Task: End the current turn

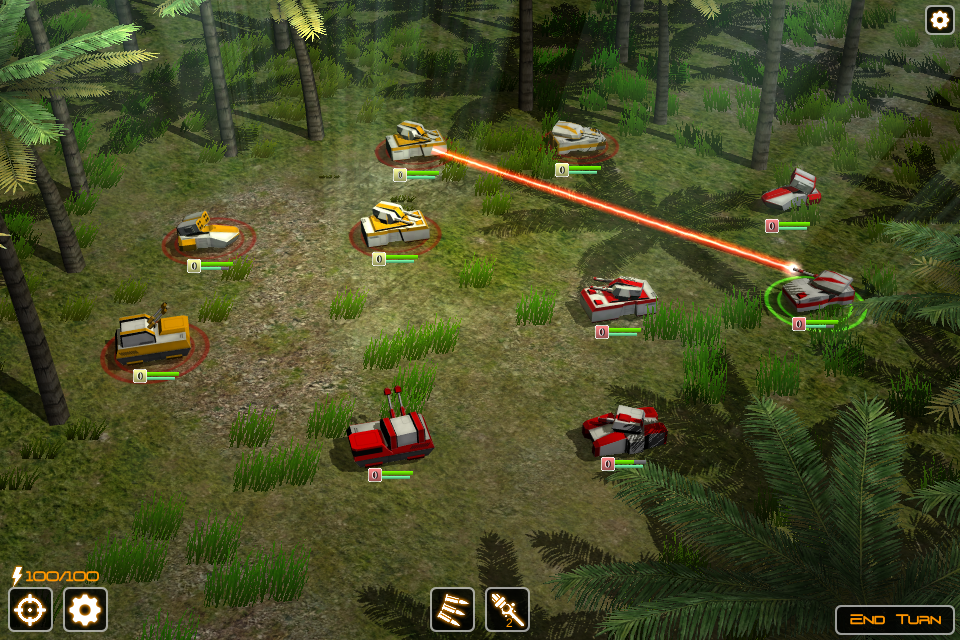Action: pos(894,619)
